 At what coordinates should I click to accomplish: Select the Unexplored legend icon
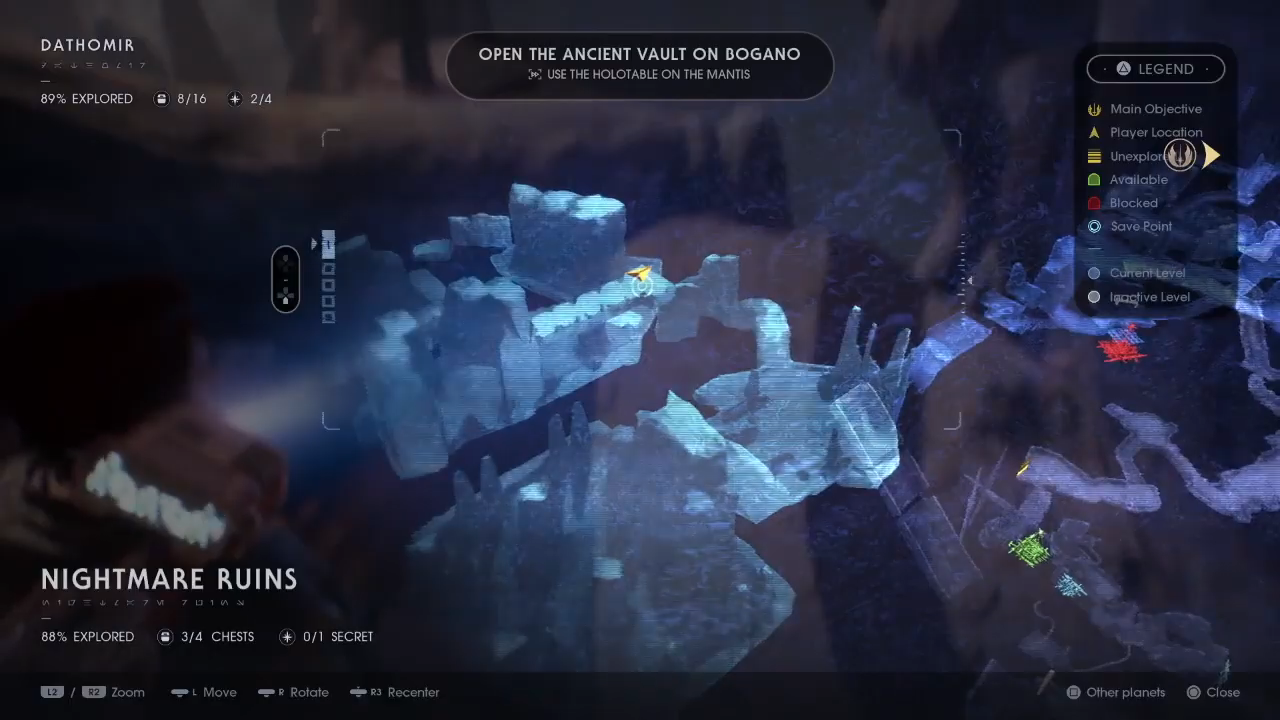1094,156
